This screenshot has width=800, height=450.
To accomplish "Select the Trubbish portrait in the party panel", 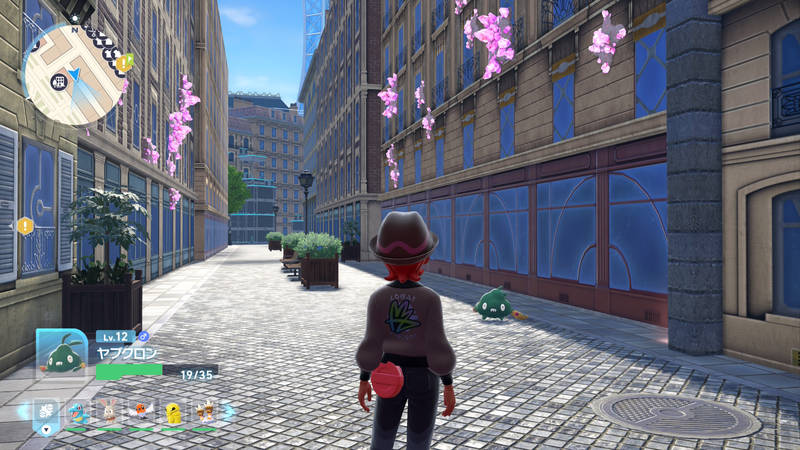I will pyautogui.click(x=62, y=352).
